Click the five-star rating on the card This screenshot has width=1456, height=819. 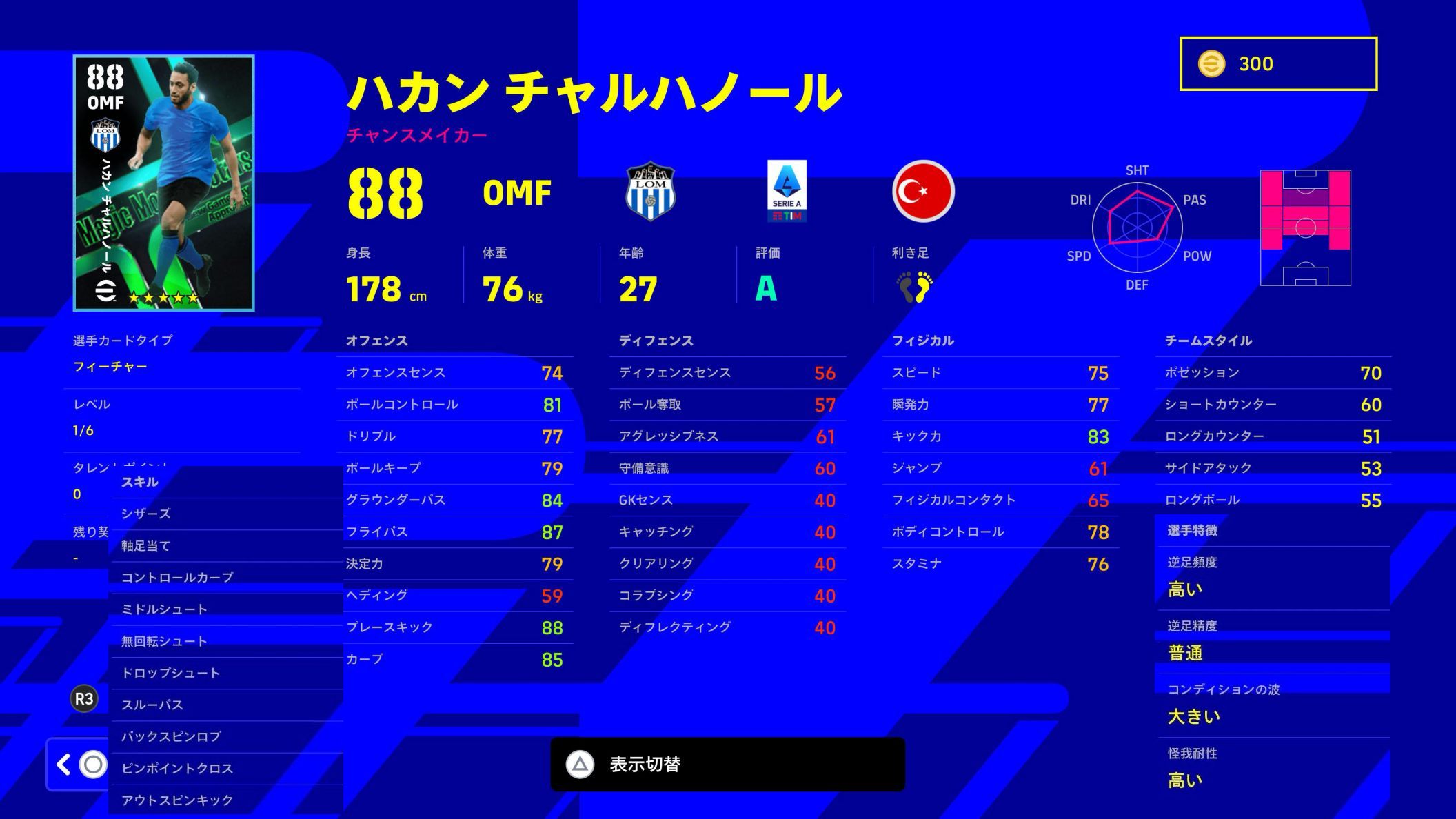162,299
